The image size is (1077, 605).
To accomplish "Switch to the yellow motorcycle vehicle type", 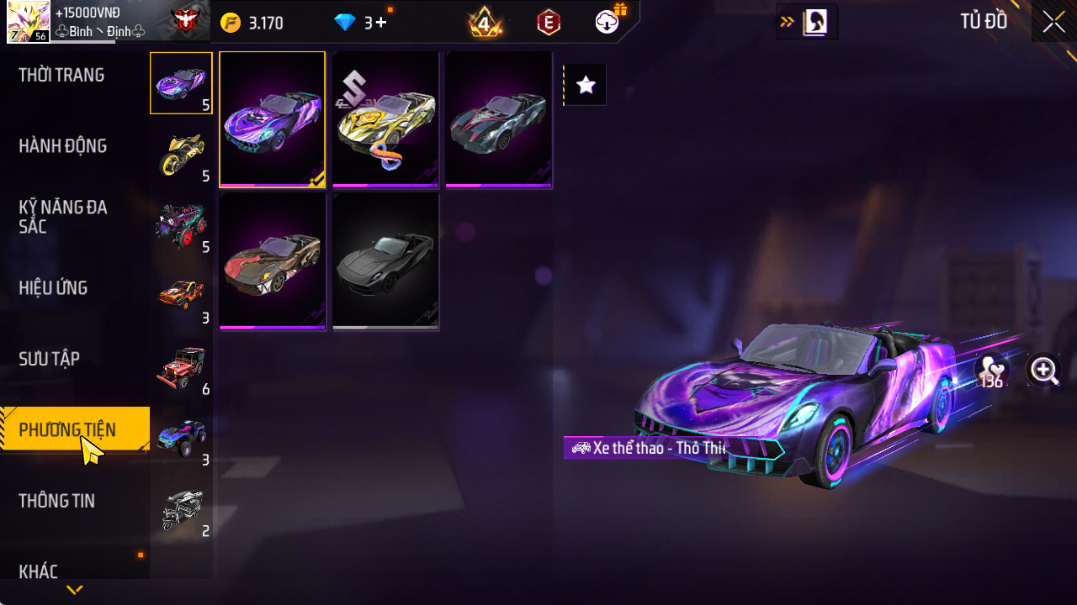I will (181, 154).
